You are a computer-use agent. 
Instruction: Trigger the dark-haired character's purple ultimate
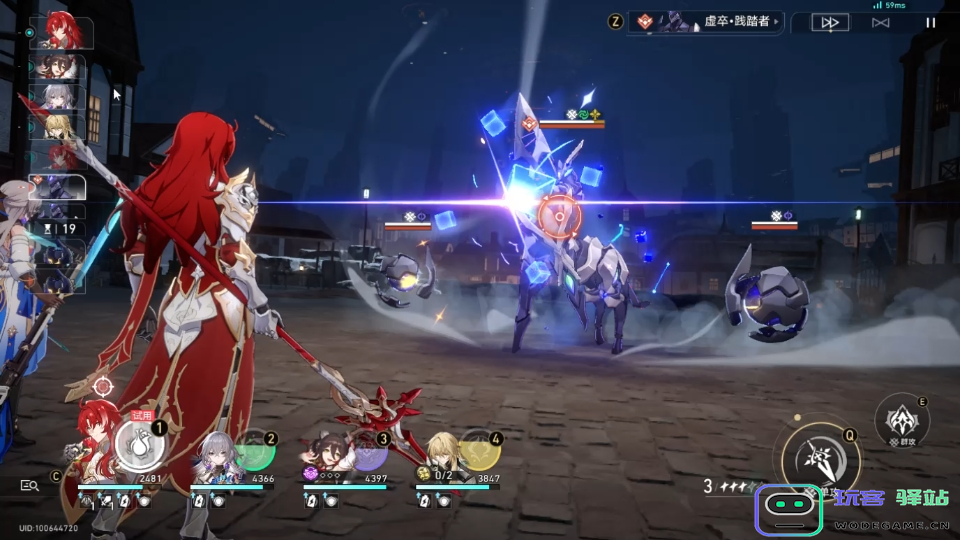[367, 449]
